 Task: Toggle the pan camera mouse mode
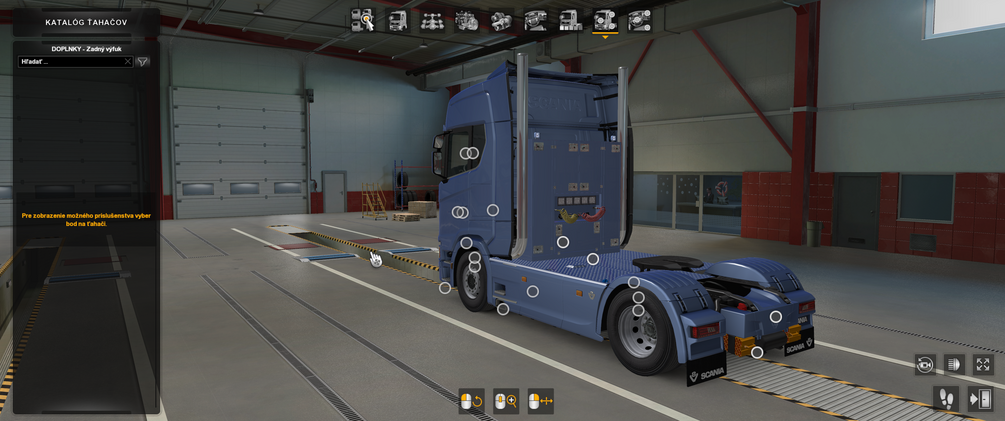click(540, 401)
